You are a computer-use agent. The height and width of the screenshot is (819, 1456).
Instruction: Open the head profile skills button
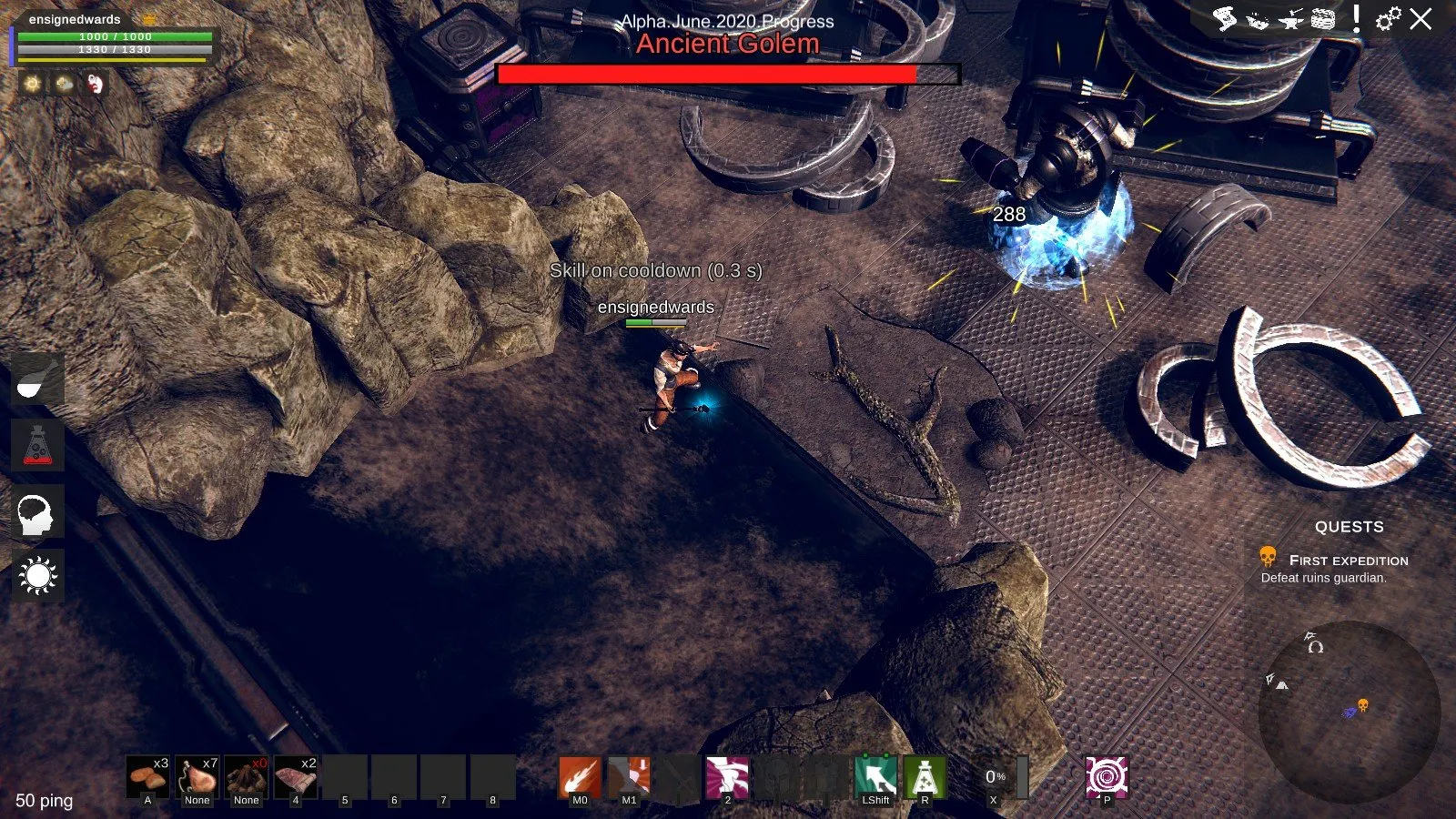[x=37, y=512]
